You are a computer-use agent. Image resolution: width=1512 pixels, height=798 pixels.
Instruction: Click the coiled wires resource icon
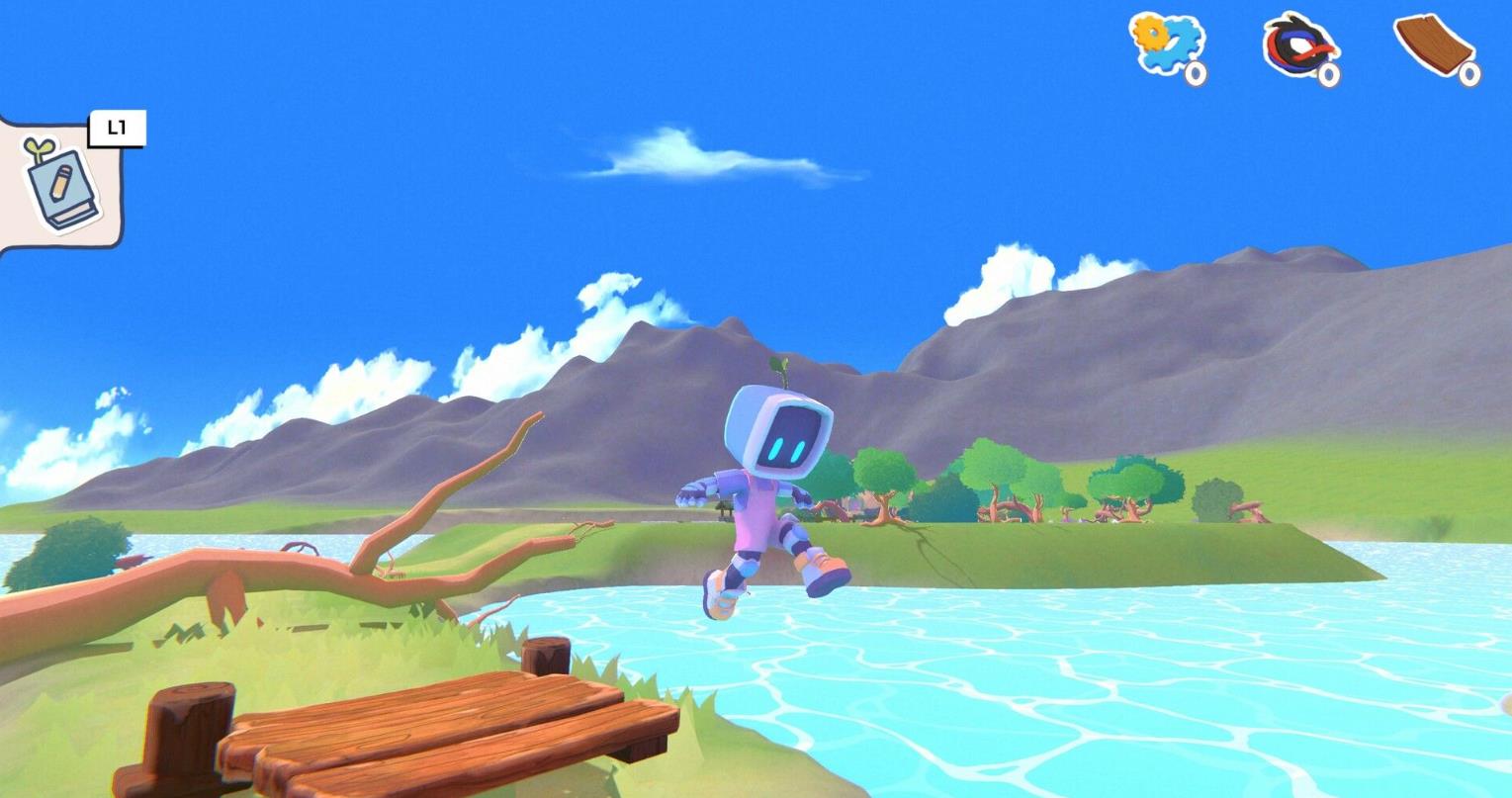coord(1299,45)
